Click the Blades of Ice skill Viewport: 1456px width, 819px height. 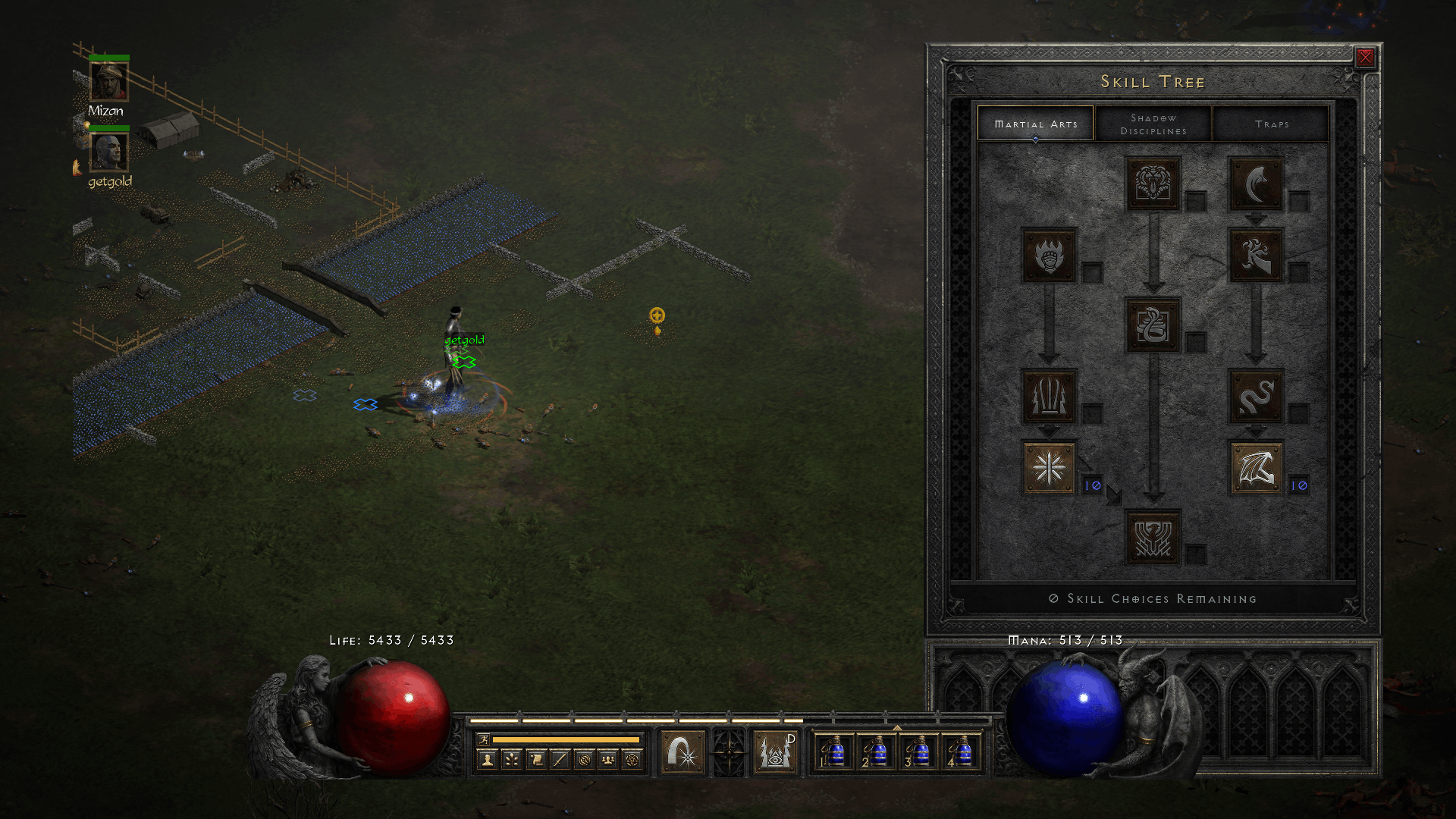[1049, 467]
